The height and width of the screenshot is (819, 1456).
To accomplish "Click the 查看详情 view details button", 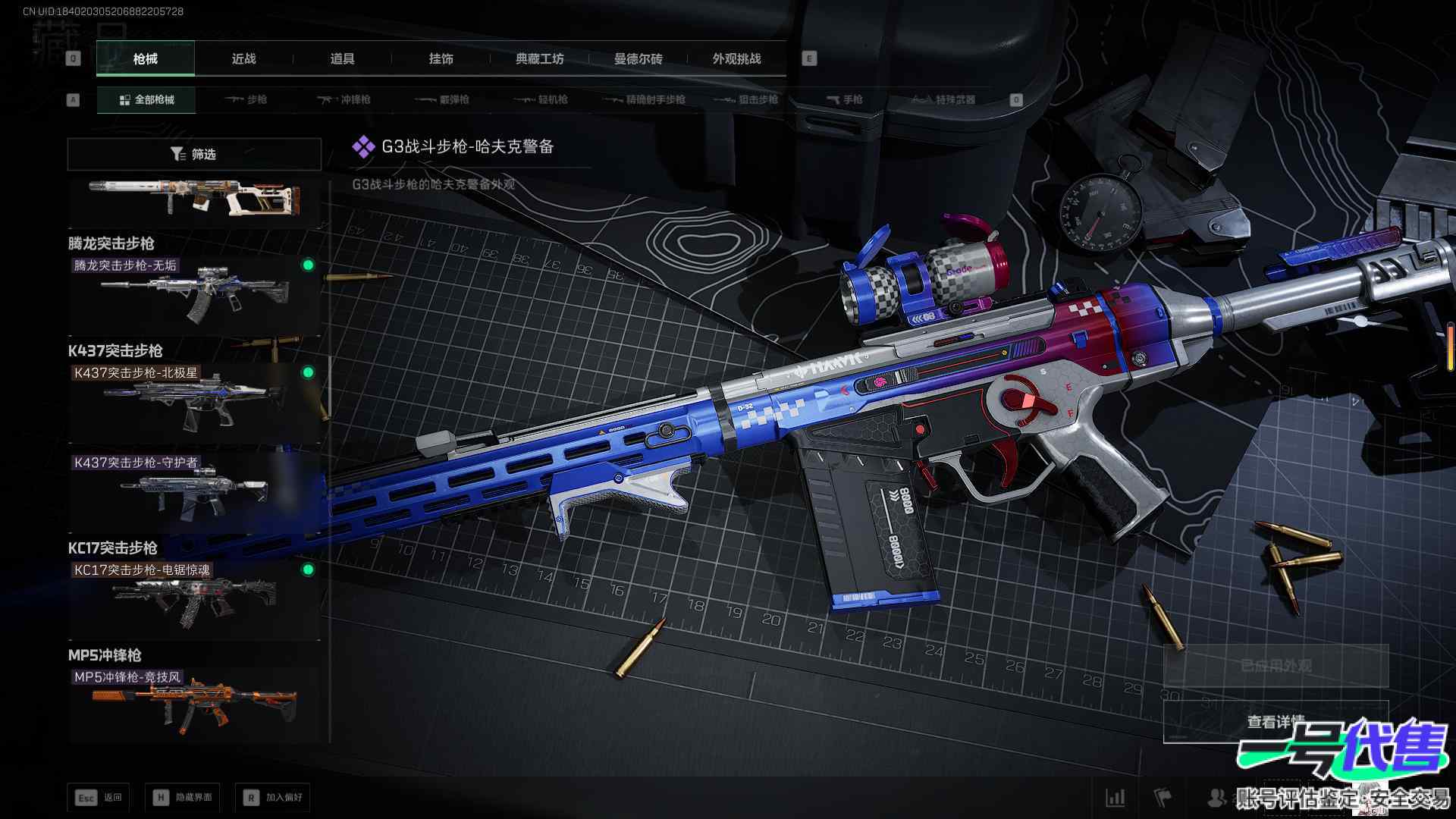I will (x=1276, y=722).
